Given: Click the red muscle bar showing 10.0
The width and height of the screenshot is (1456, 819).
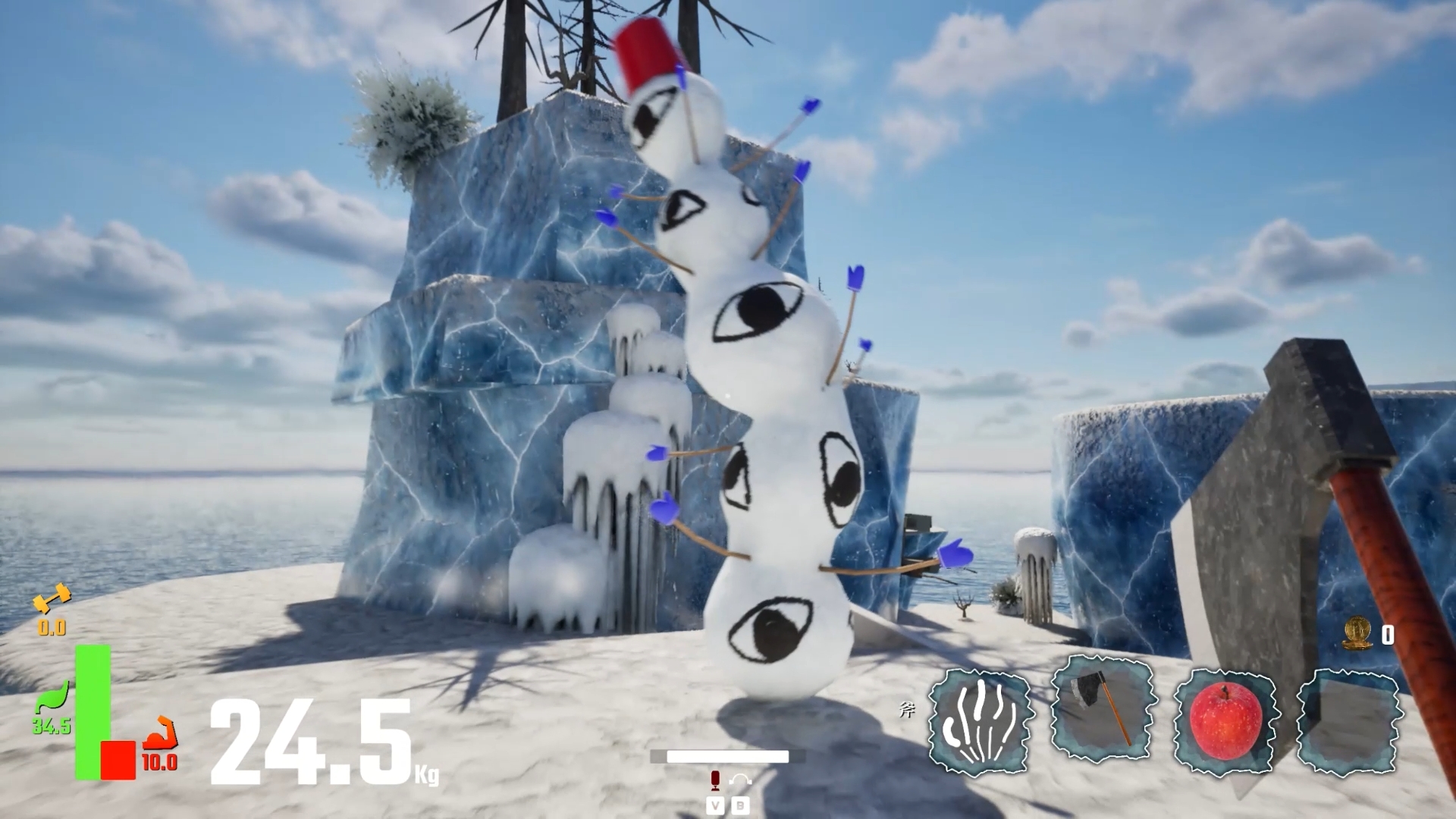Looking at the screenshot, I should coord(118,760).
